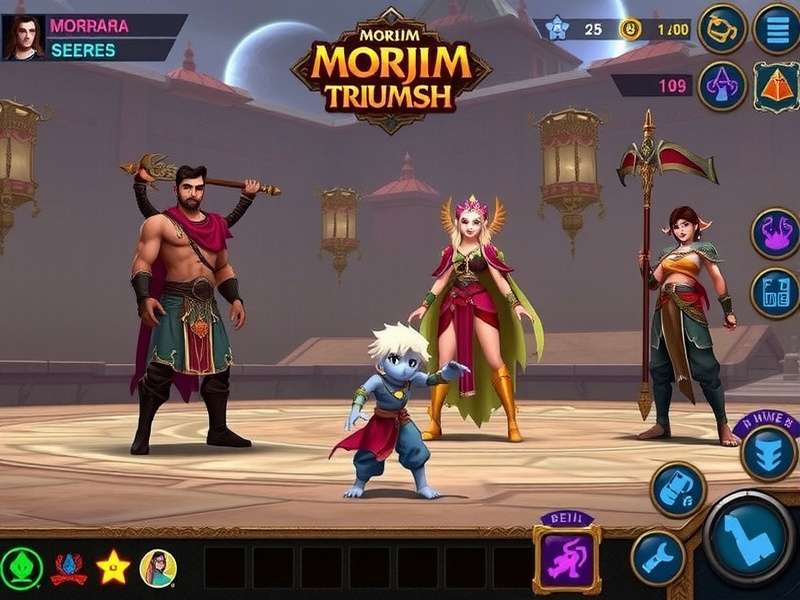800x600 pixels.
Task: Open the woman portrait avatar icon
Action: pos(158,567)
